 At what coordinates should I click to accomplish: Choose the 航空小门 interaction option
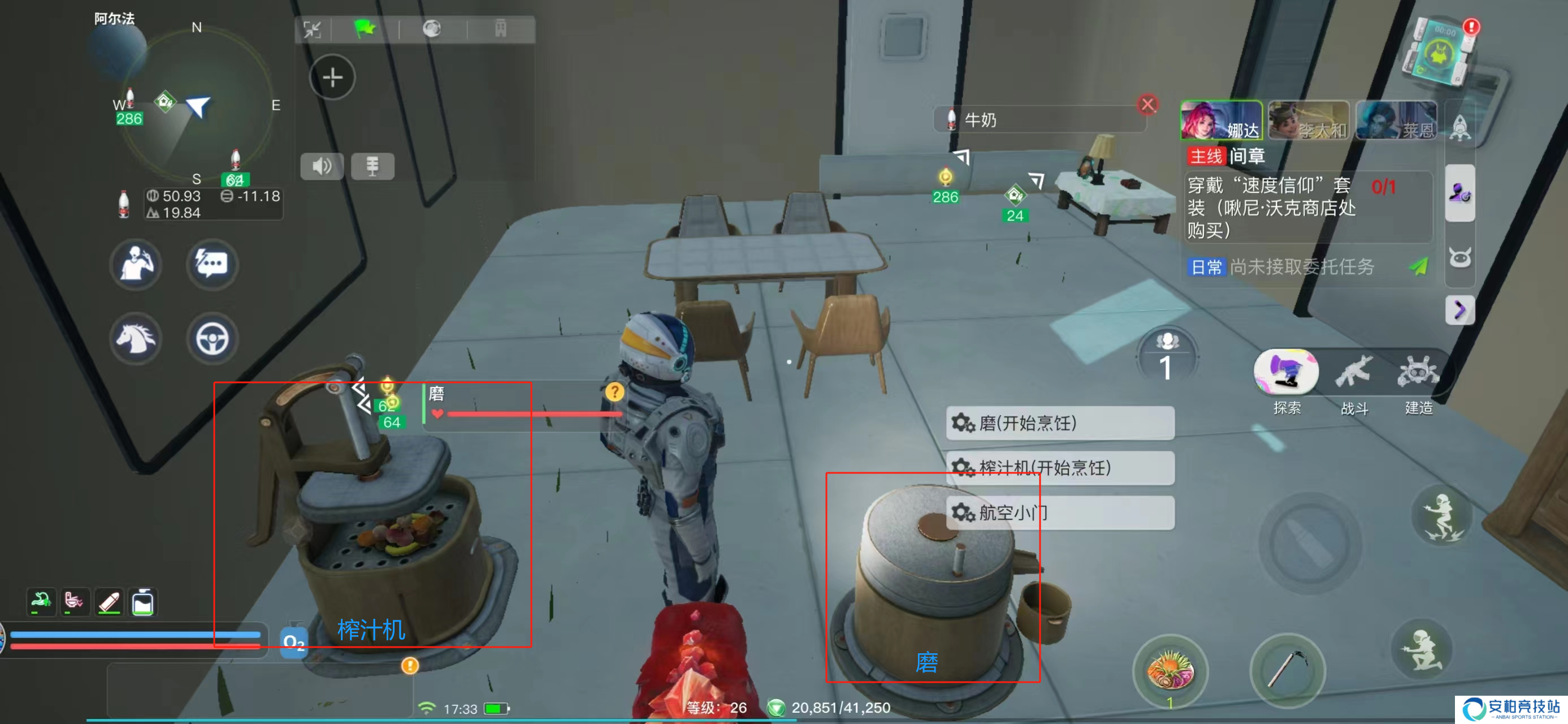(1059, 512)
